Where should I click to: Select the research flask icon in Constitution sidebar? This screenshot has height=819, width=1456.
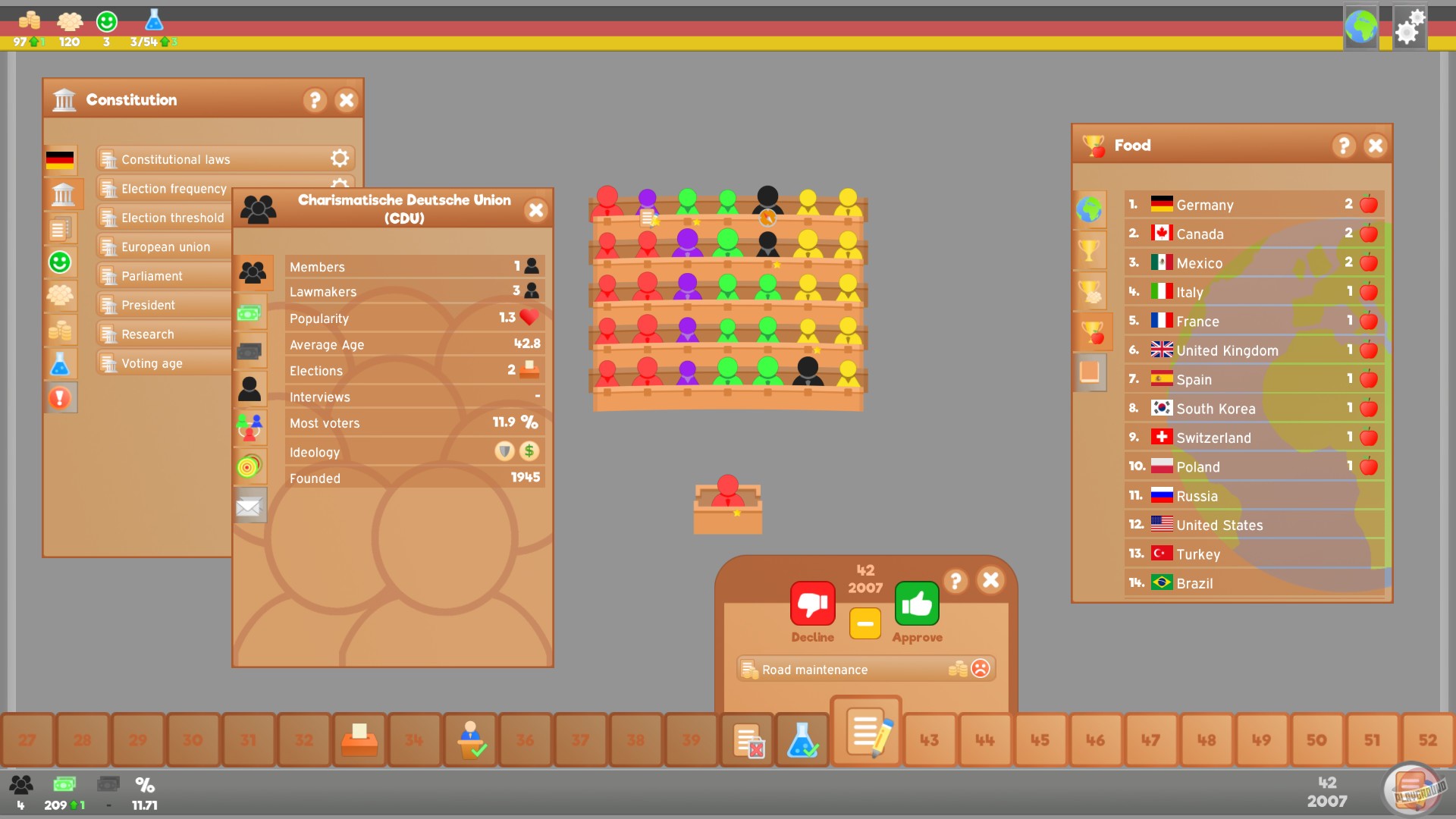click(61, 364)
